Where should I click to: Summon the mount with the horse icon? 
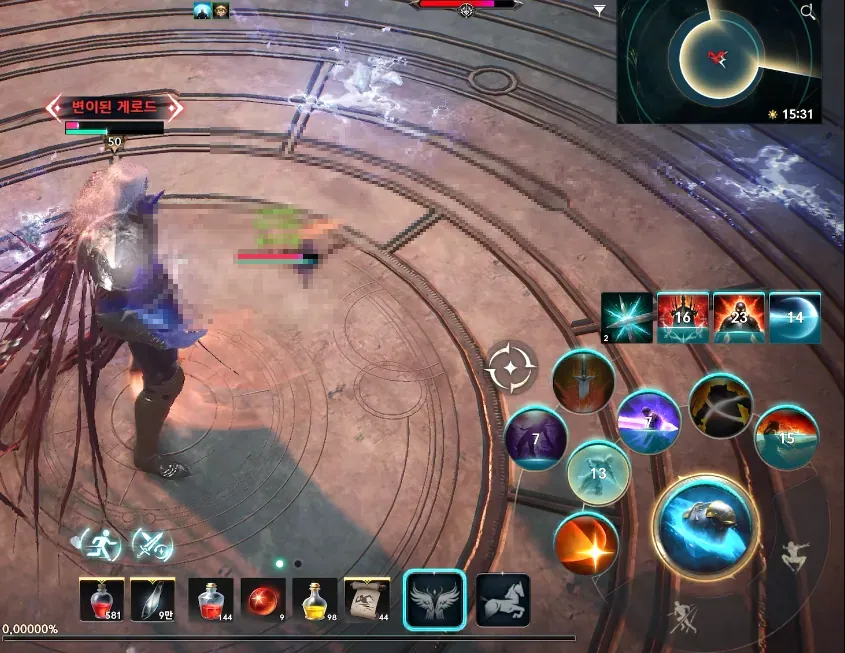point(502,600)
